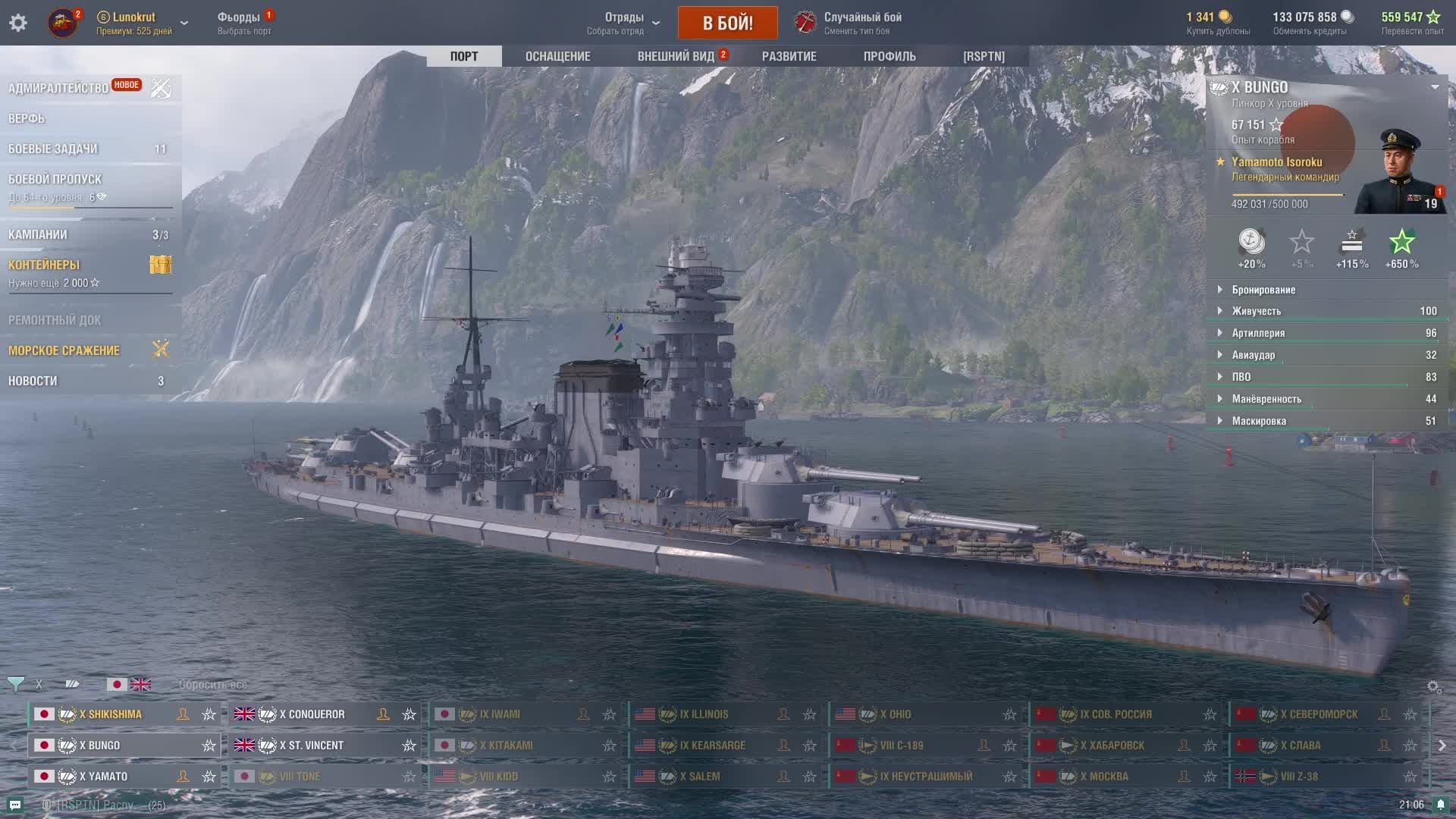The image size is (1456, 819).
Task: Open БОЕВЫЕ ЗАДАЧИ list
Action: (x=53, y=149)
